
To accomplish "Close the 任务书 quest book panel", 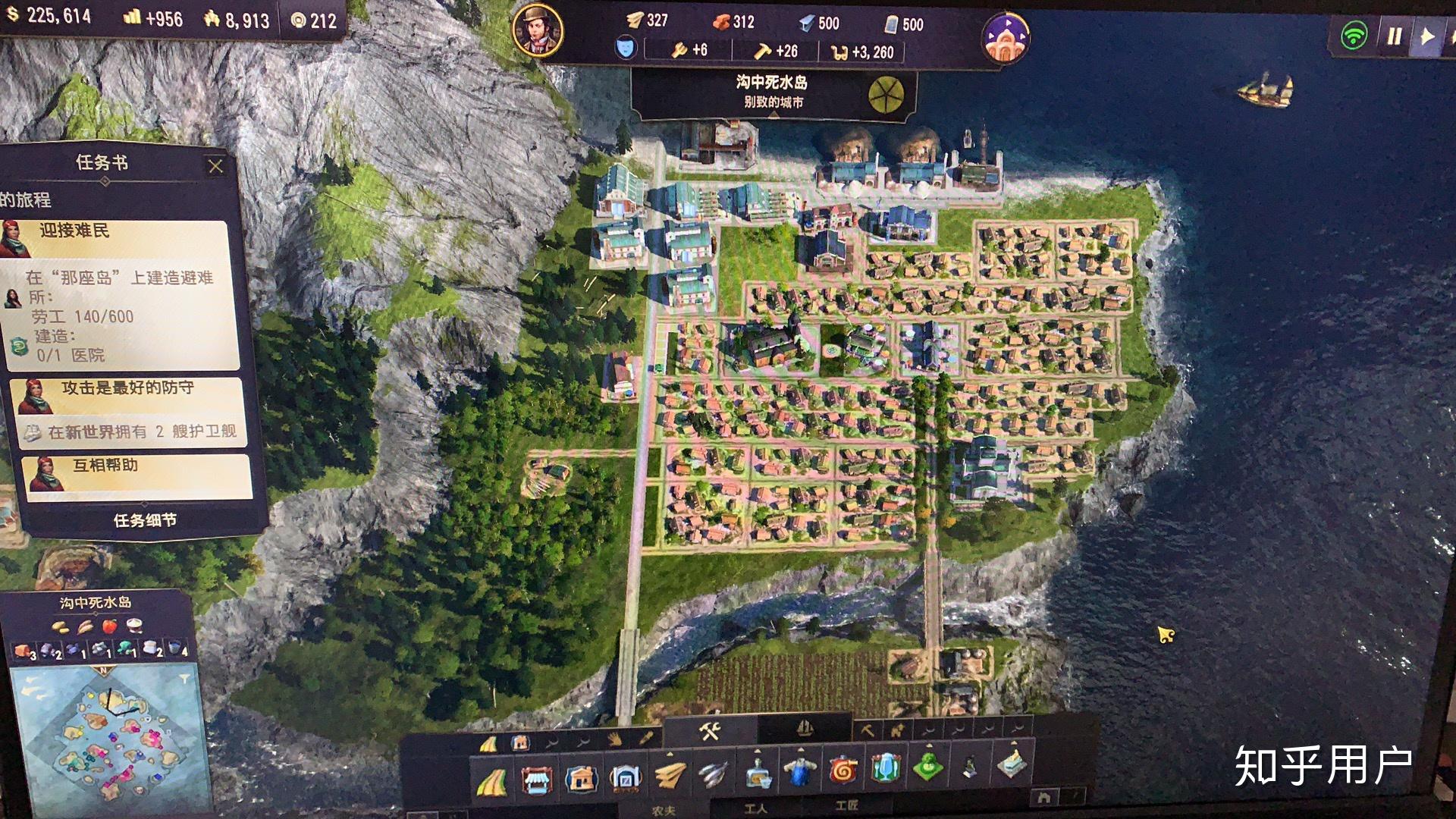I will coord(215,166).
